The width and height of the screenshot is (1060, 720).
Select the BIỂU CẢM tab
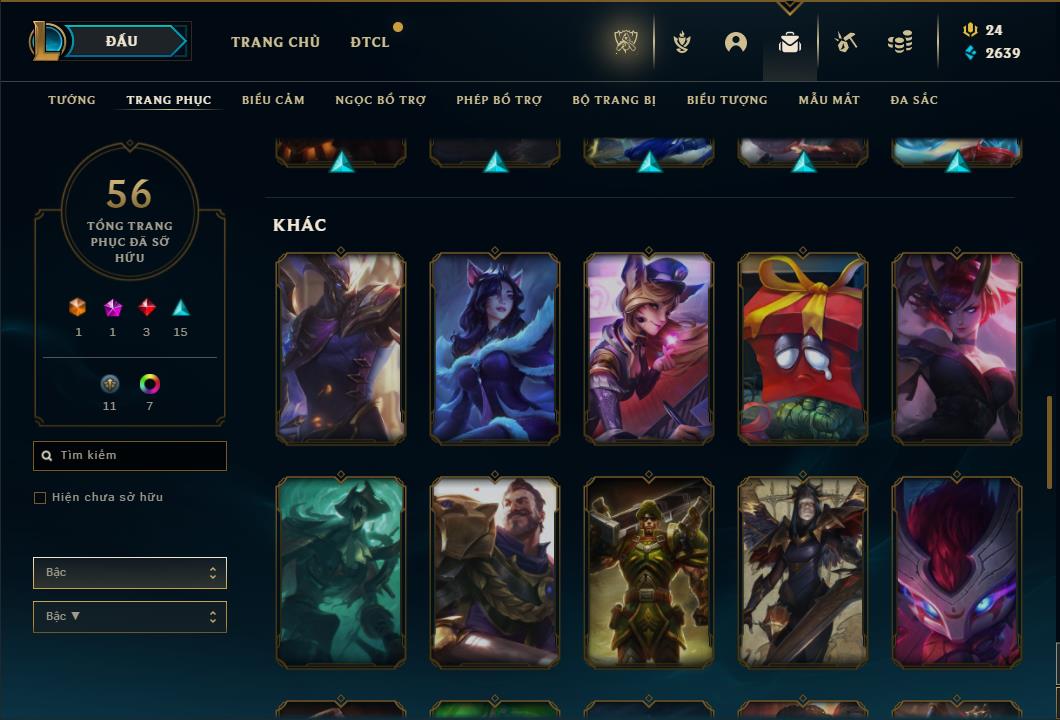tap(273, 100)
